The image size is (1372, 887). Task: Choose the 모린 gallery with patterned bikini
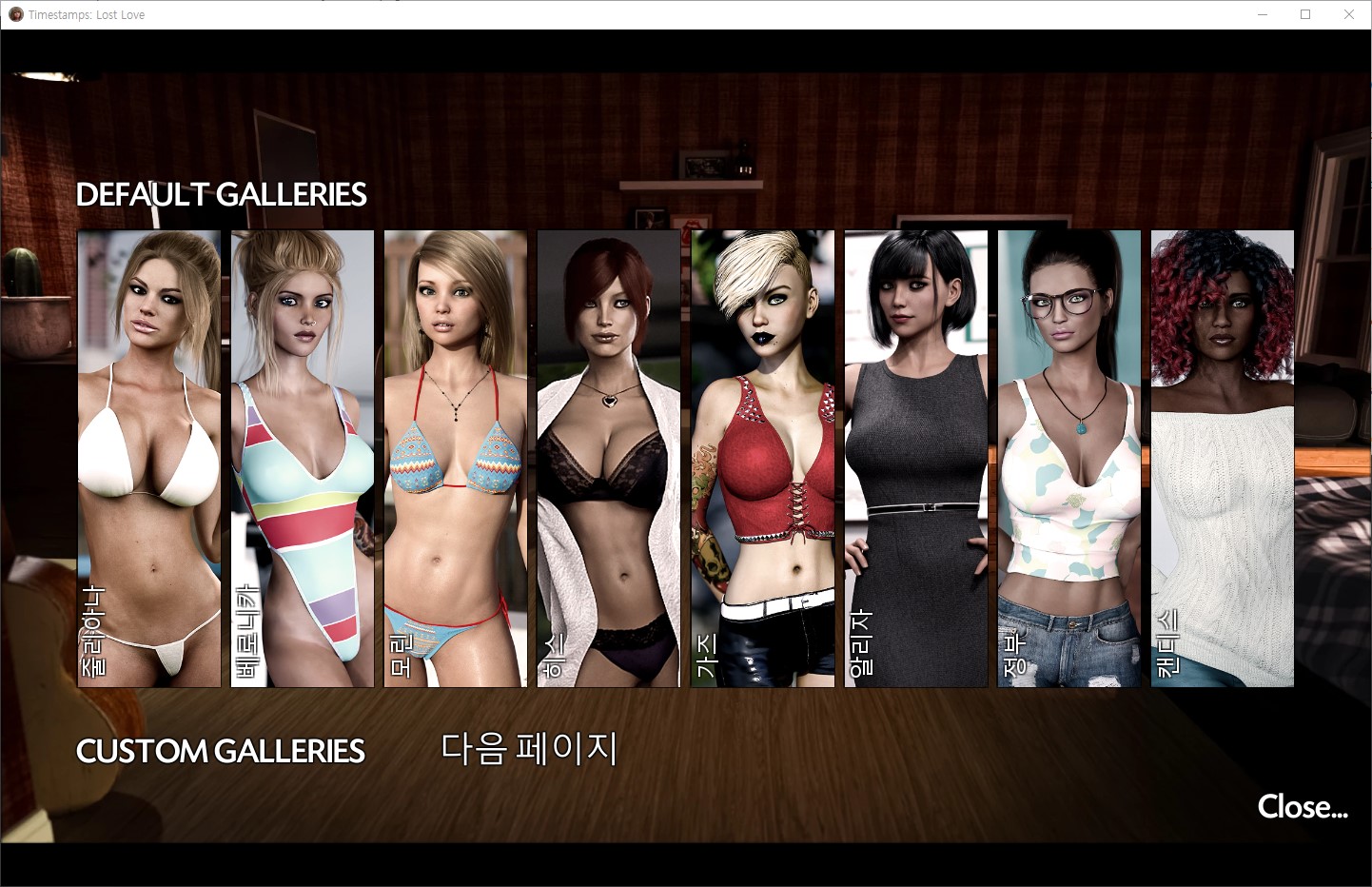click(455, 458)
